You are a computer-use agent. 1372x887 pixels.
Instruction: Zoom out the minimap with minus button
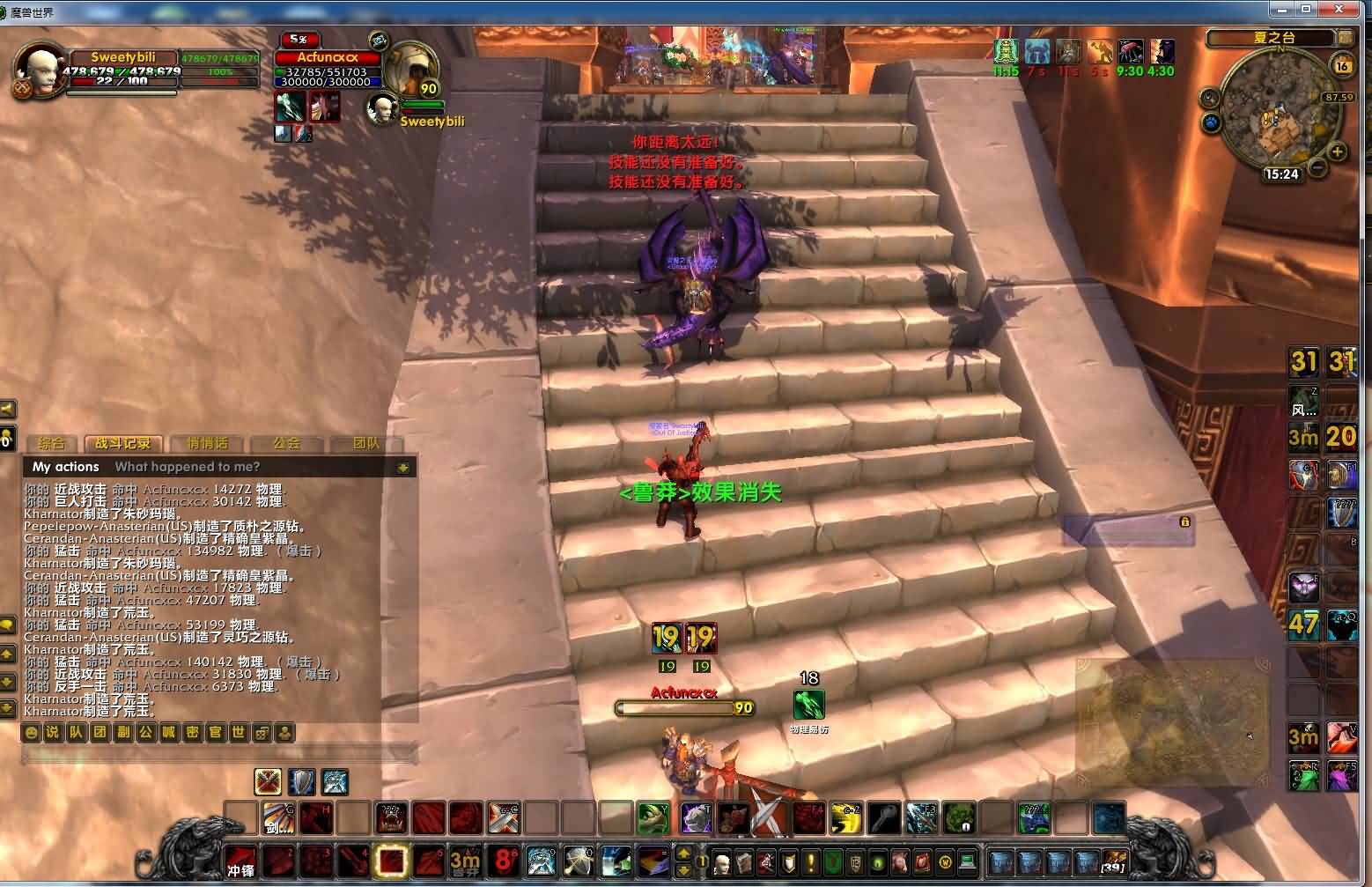1317,166
